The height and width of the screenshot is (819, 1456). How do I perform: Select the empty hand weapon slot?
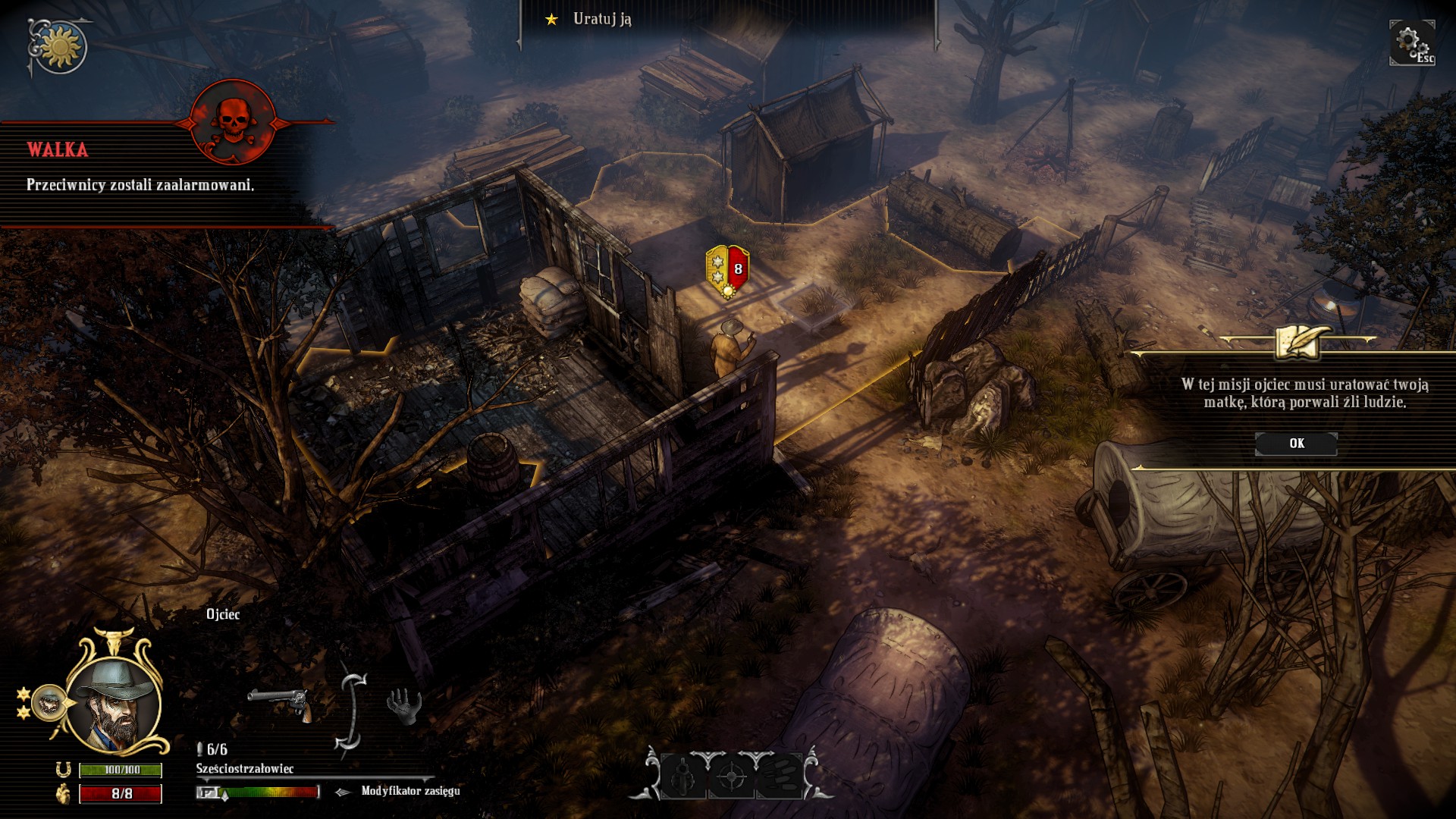point(404,706)
